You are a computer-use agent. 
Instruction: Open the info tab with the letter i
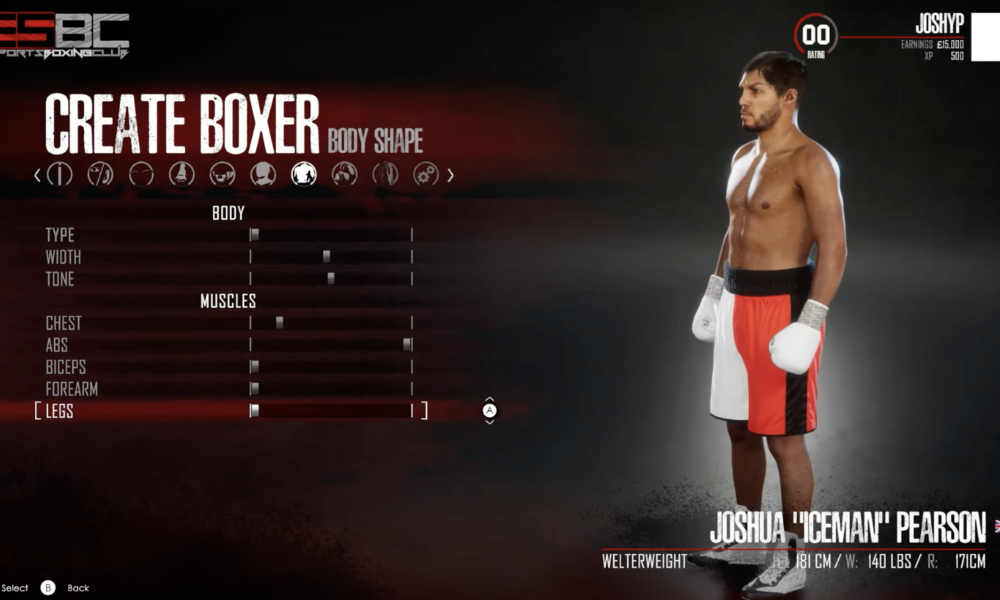60,174
